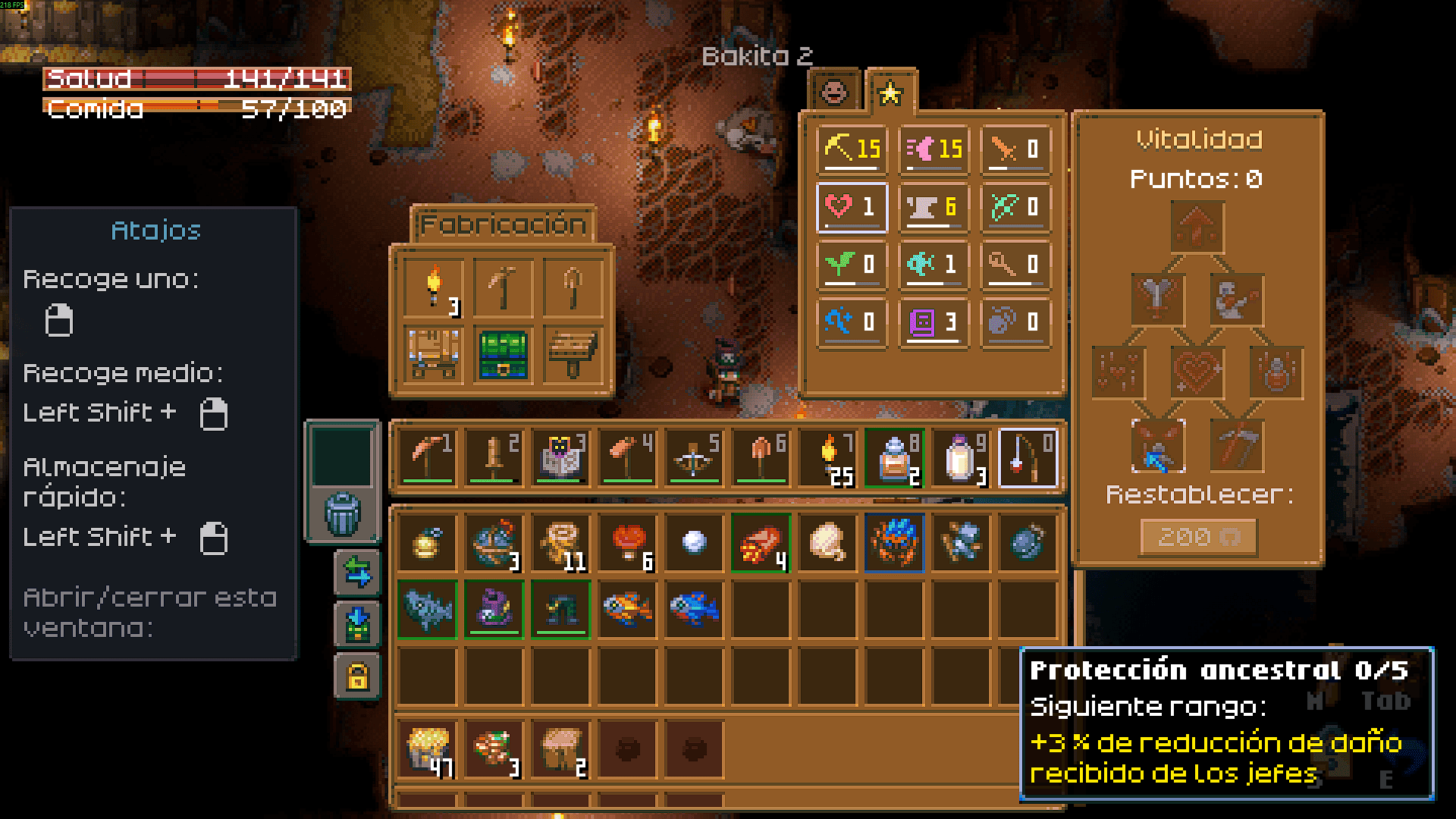Select the Gardening sprout skill
Screen dimensions: 1456x819
[x=852, y=264]
